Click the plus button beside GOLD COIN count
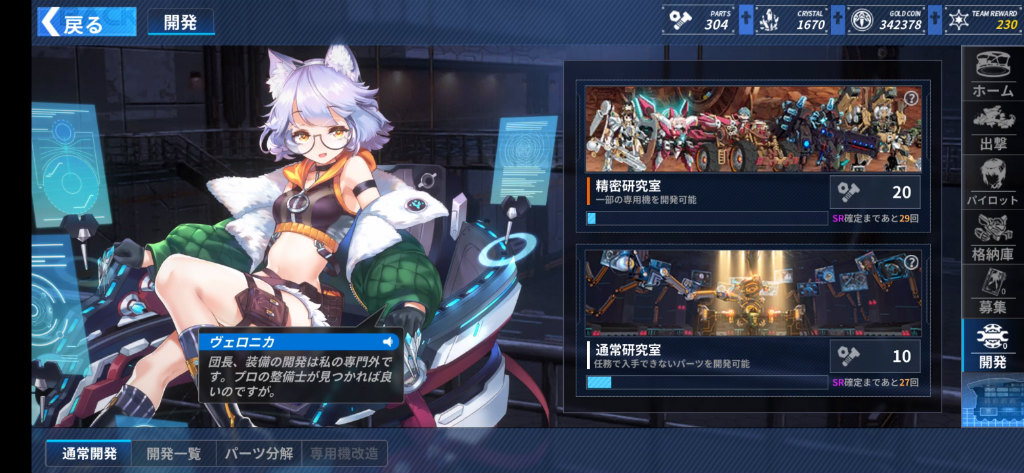Screen dimensions: 1024x473 click(934, 20)
